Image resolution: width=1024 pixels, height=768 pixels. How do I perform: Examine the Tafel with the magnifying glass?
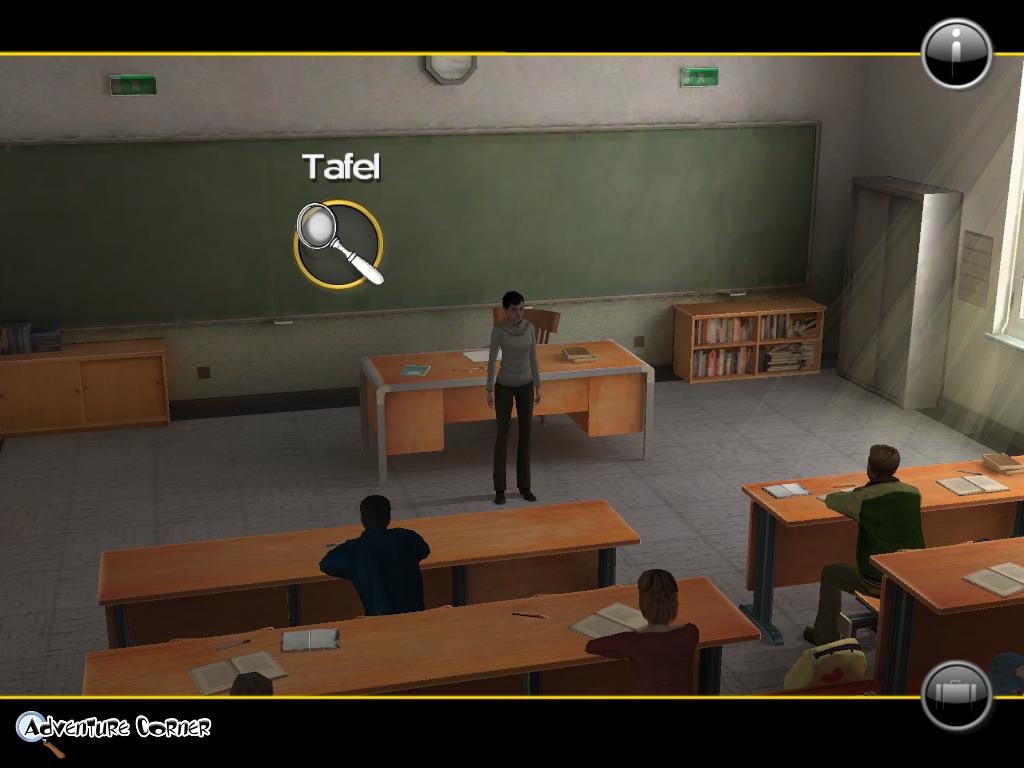point(338,244)
